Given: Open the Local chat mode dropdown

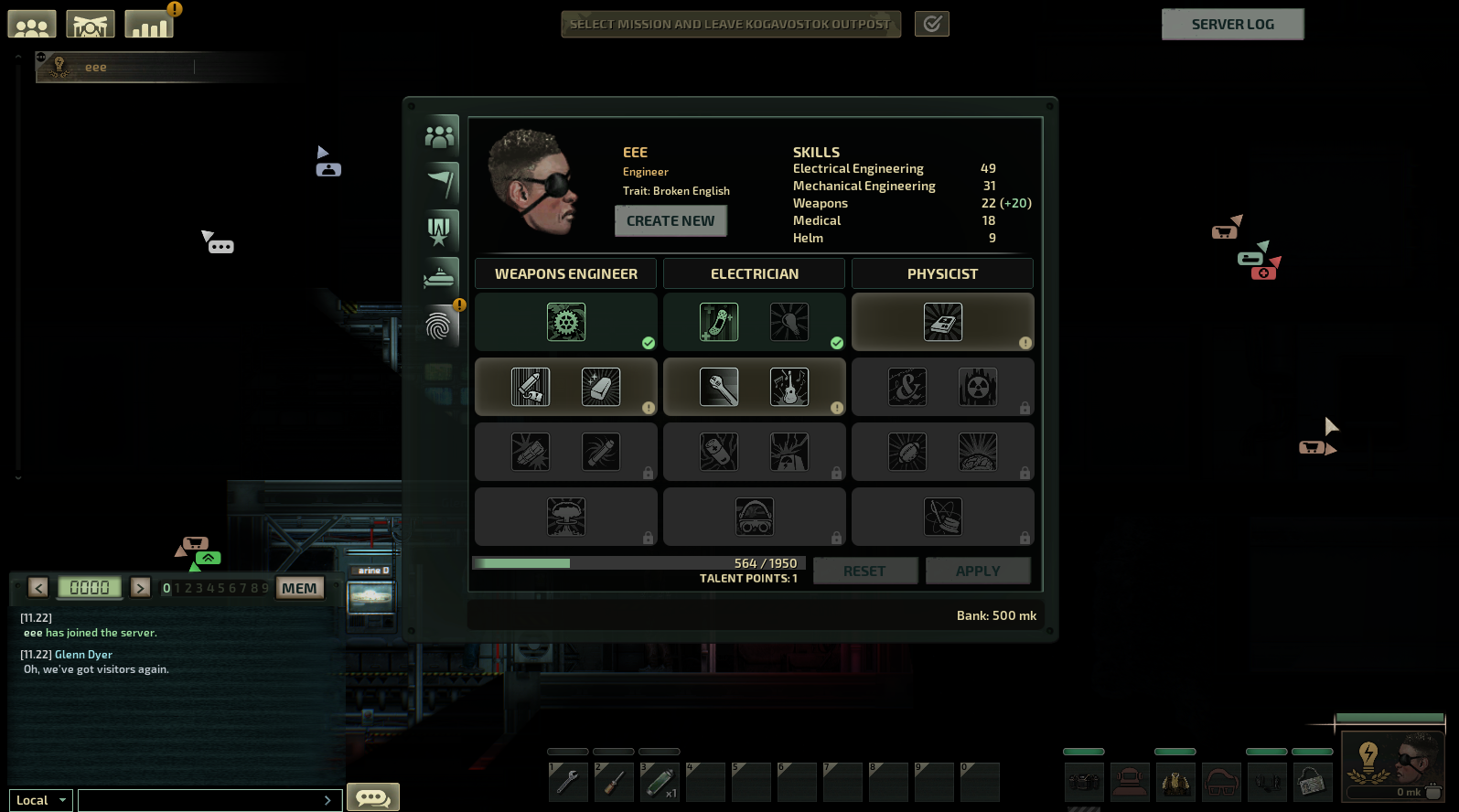Looking at the screenshot, I should 41,800.
